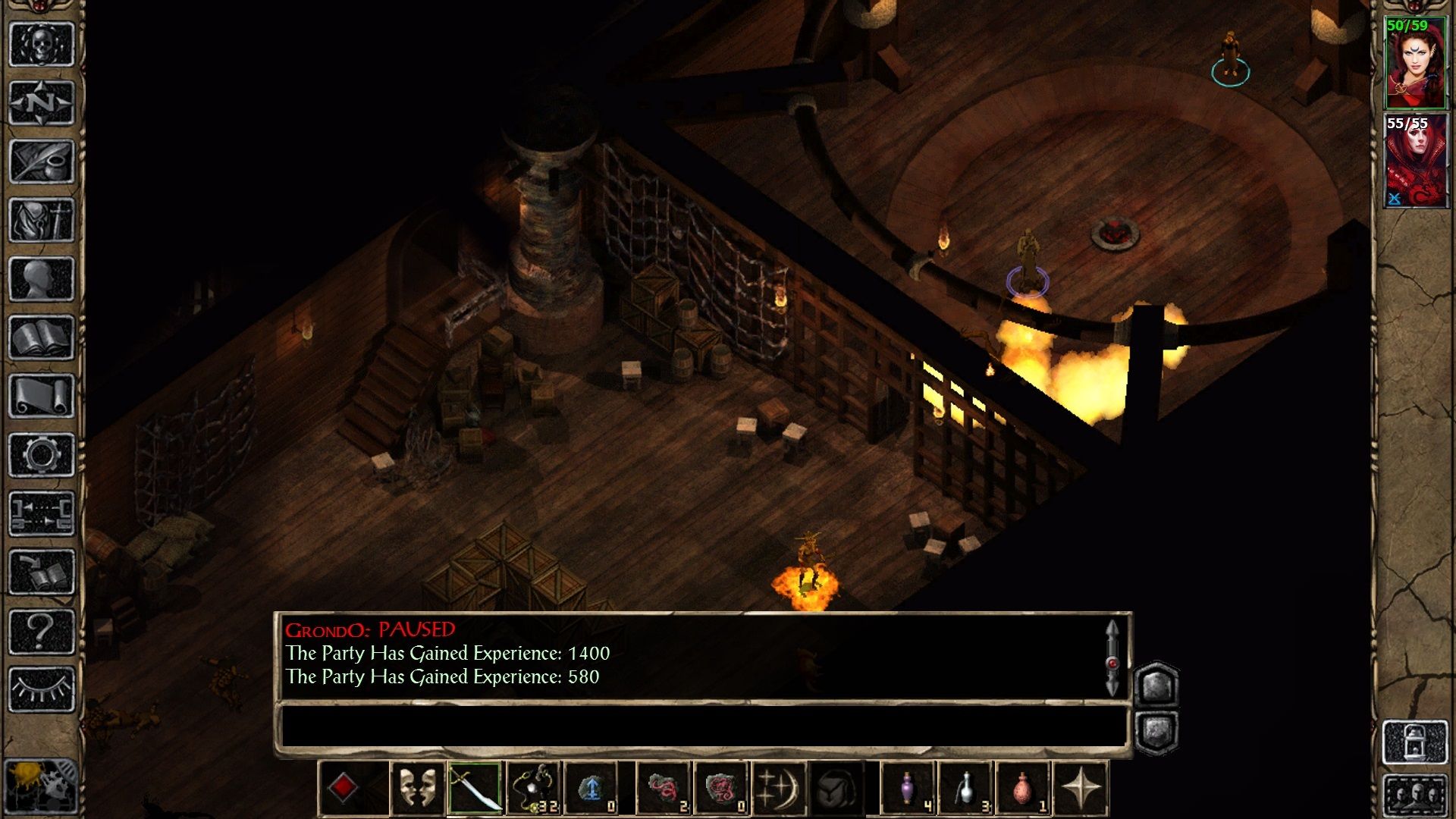The image size is (1456, 819).
Task: Show the character record head icon
Action: [42, 279]
